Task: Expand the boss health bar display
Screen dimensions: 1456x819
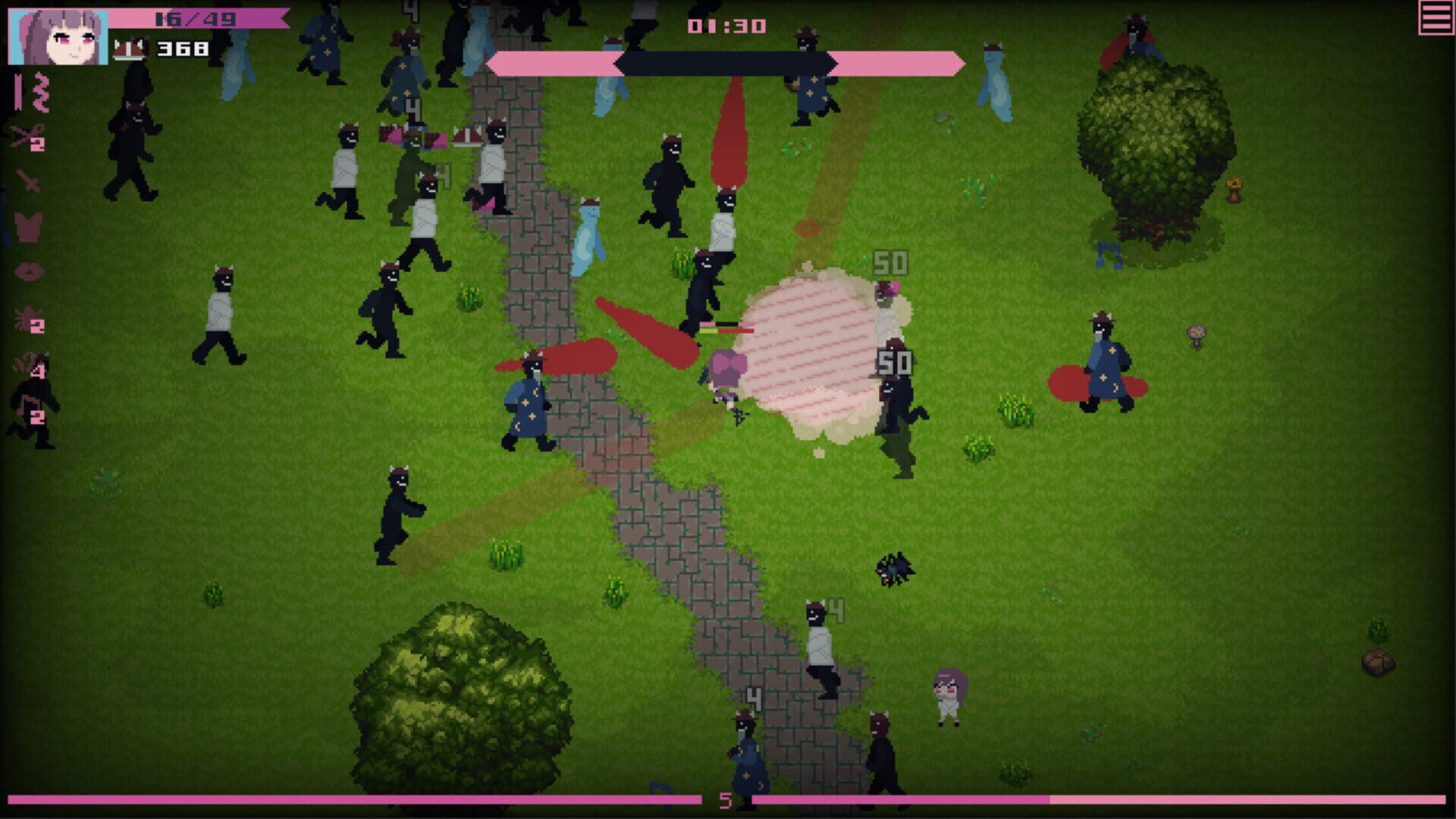Action: pos(726,64)
